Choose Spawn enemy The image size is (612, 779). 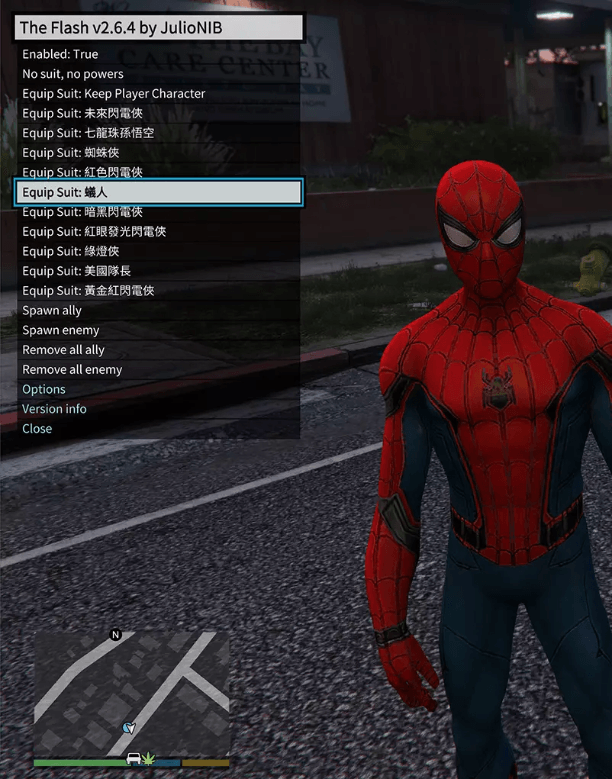click(x=61, y=330)
